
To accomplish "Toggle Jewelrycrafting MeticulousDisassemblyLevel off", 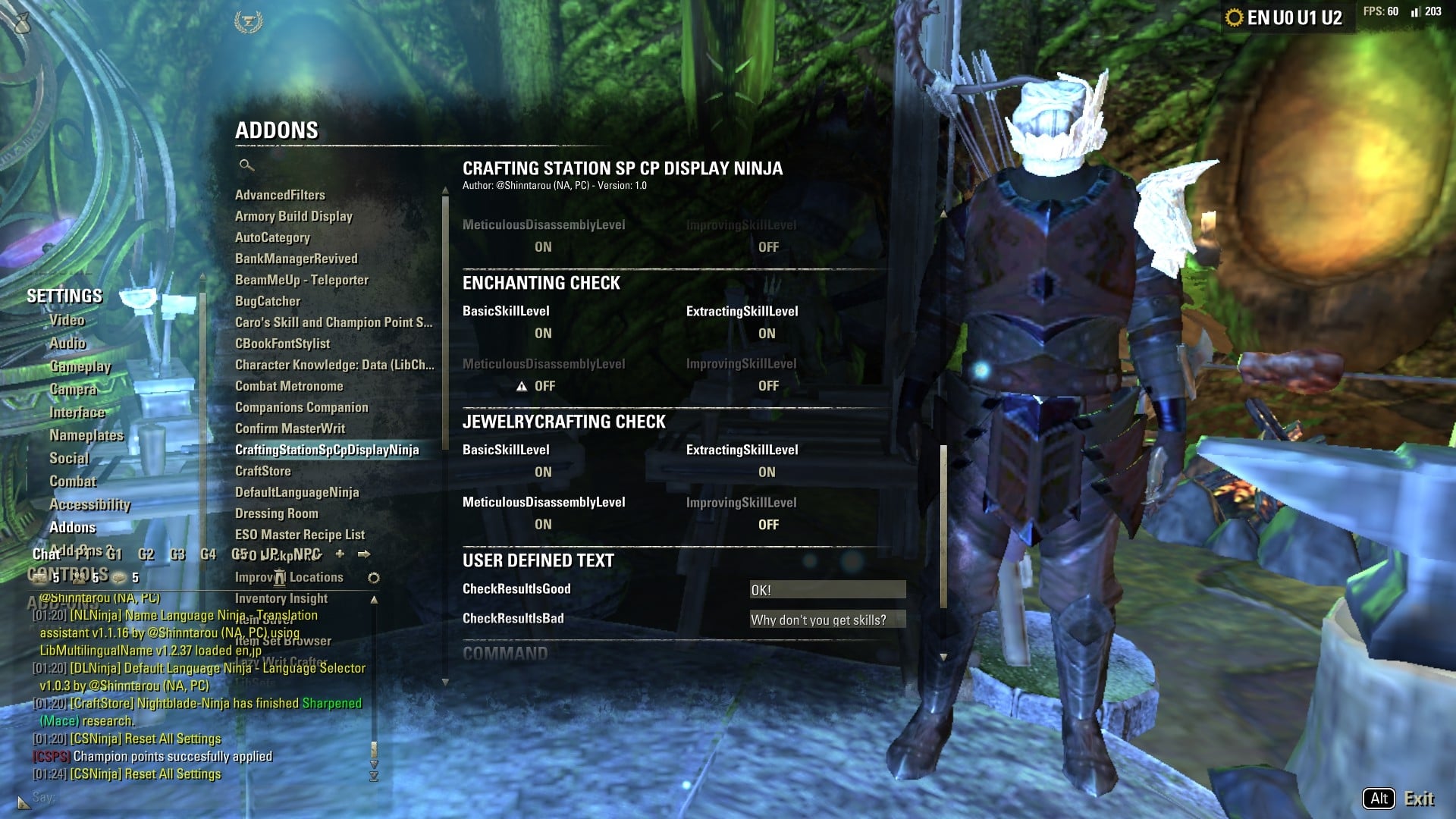I will tap(543, 524).
